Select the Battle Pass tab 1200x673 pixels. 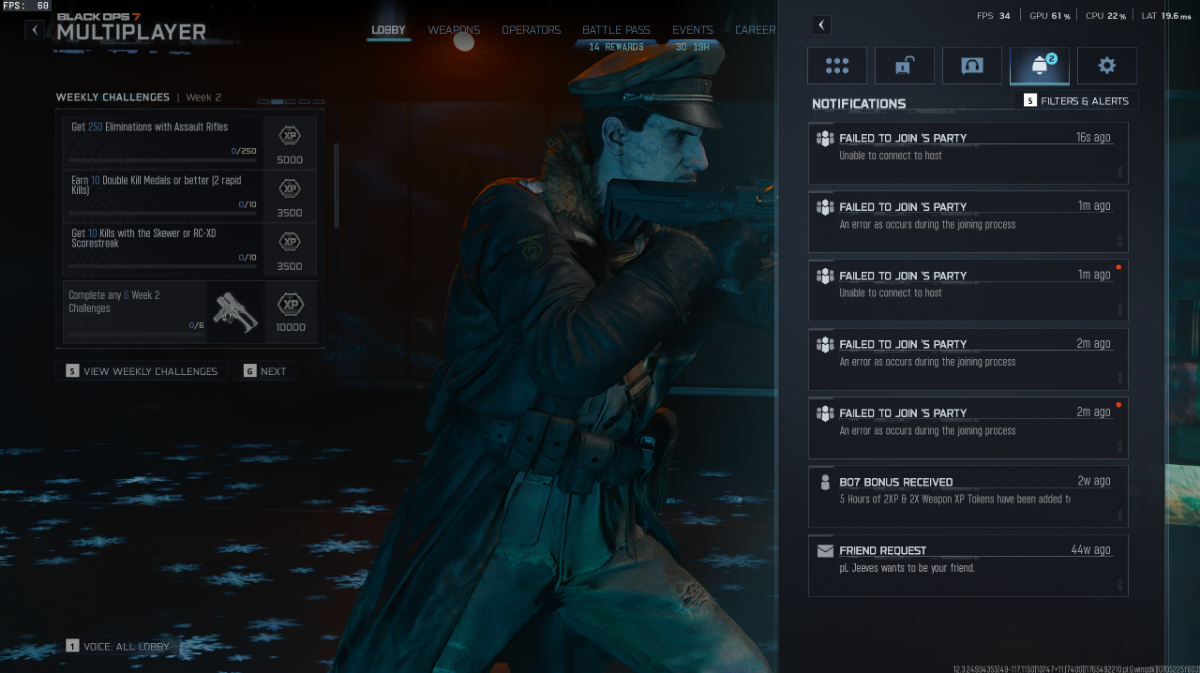pyautogui.click(x=616, y=30)
